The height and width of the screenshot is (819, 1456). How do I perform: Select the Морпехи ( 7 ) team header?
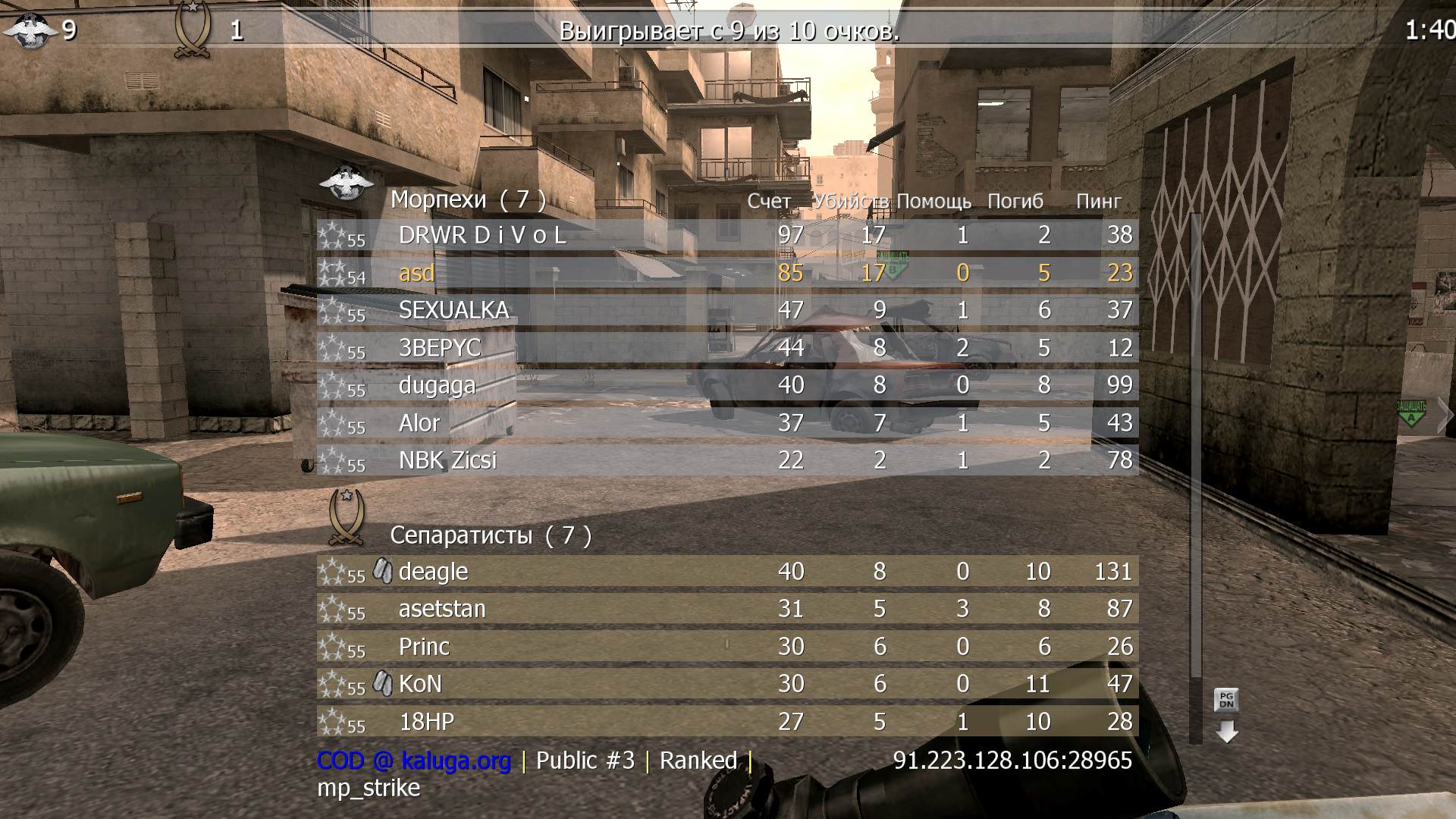[x=467, y=199]
